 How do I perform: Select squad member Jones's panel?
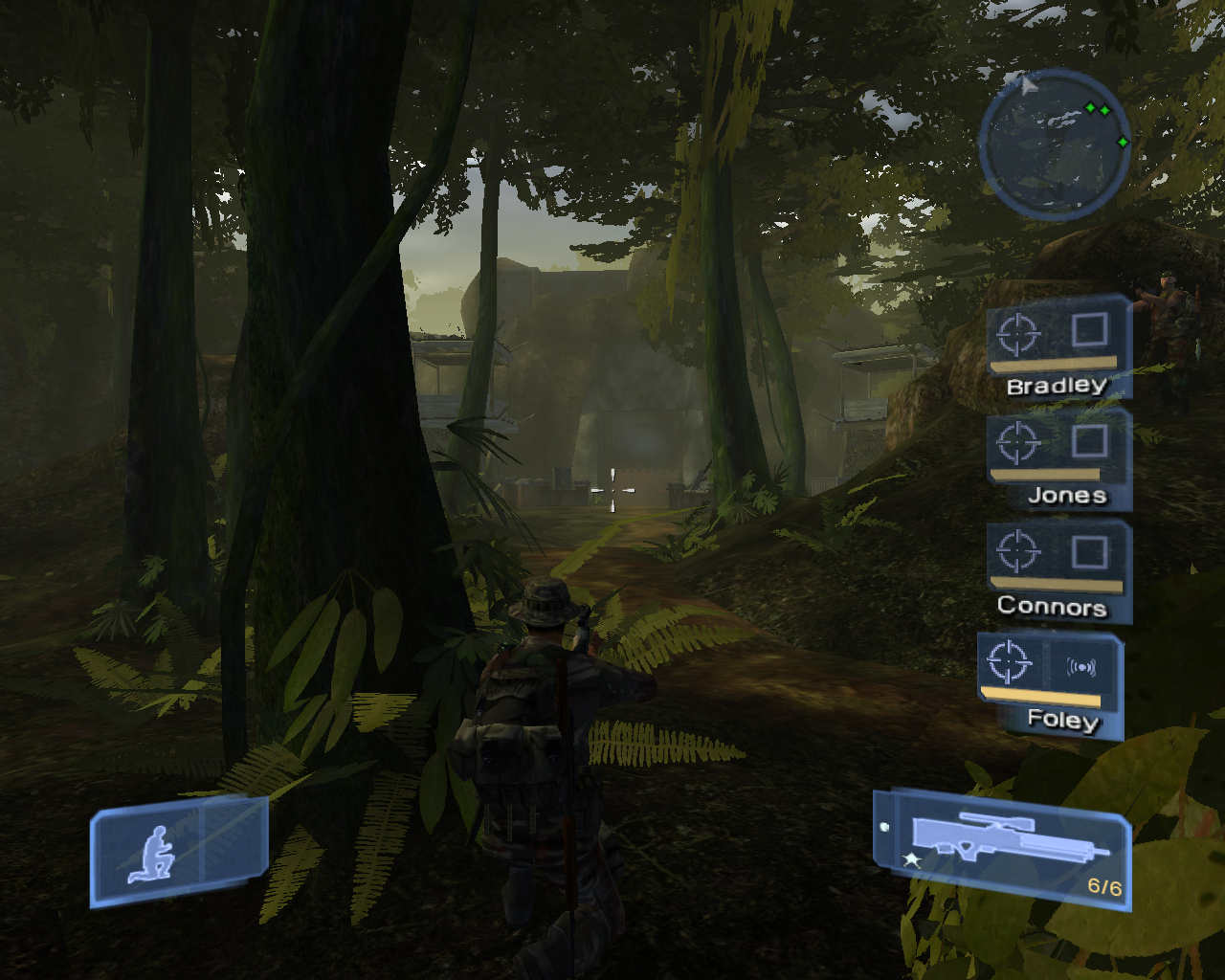1059,459
